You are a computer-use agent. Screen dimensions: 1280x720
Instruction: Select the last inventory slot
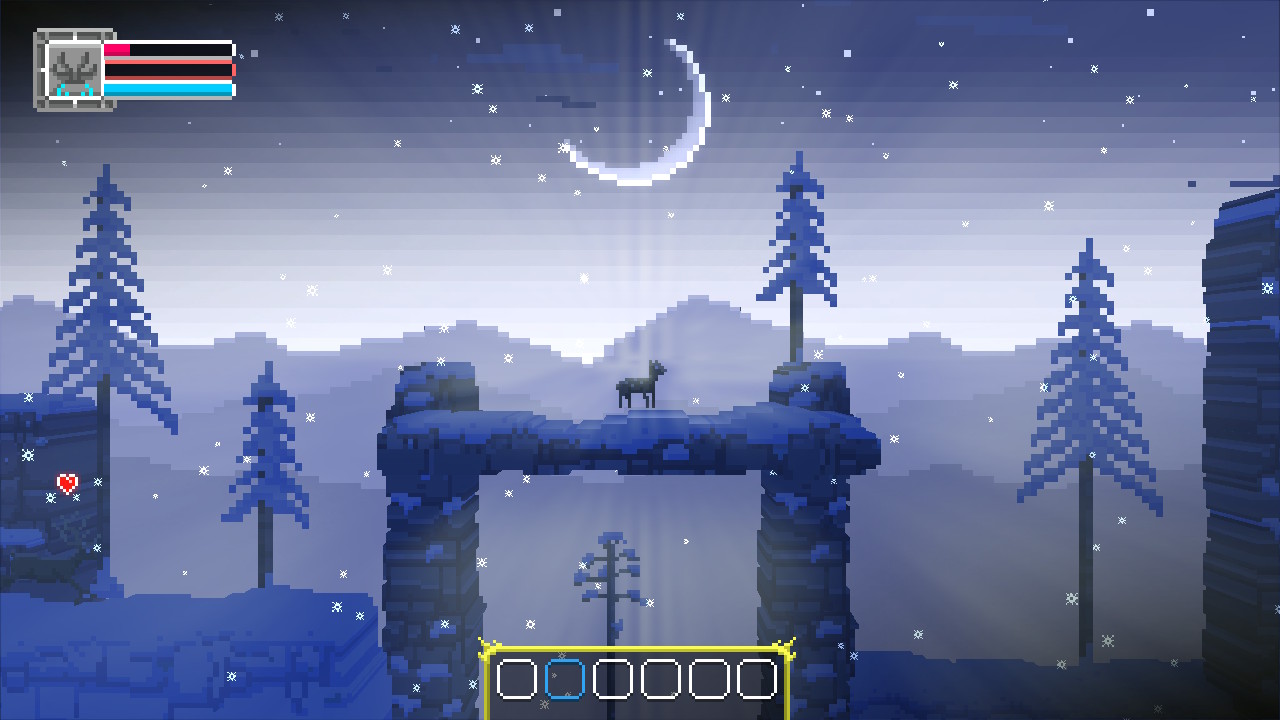(757, 678)
